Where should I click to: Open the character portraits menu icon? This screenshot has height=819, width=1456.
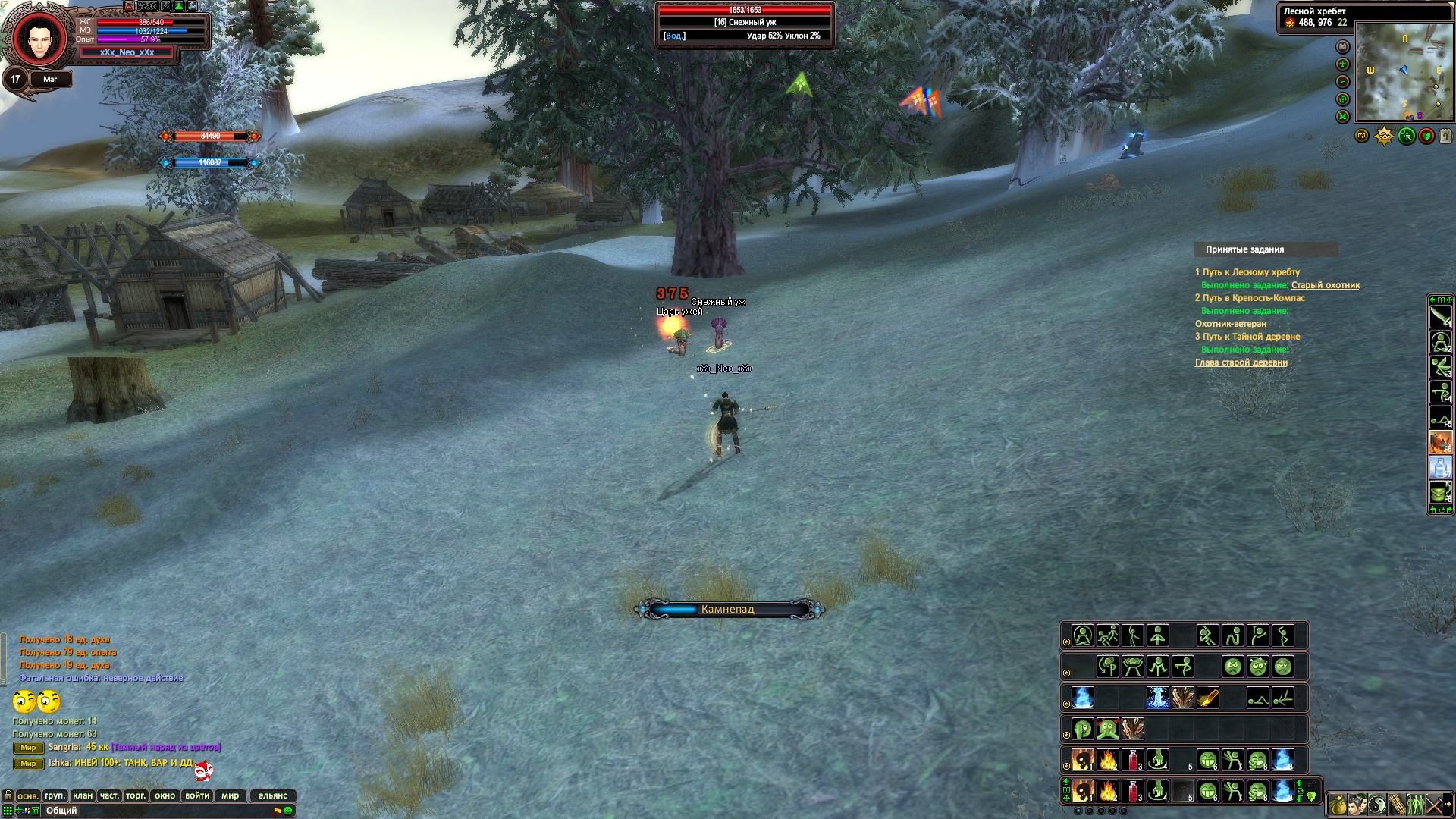coord(1358,804)
